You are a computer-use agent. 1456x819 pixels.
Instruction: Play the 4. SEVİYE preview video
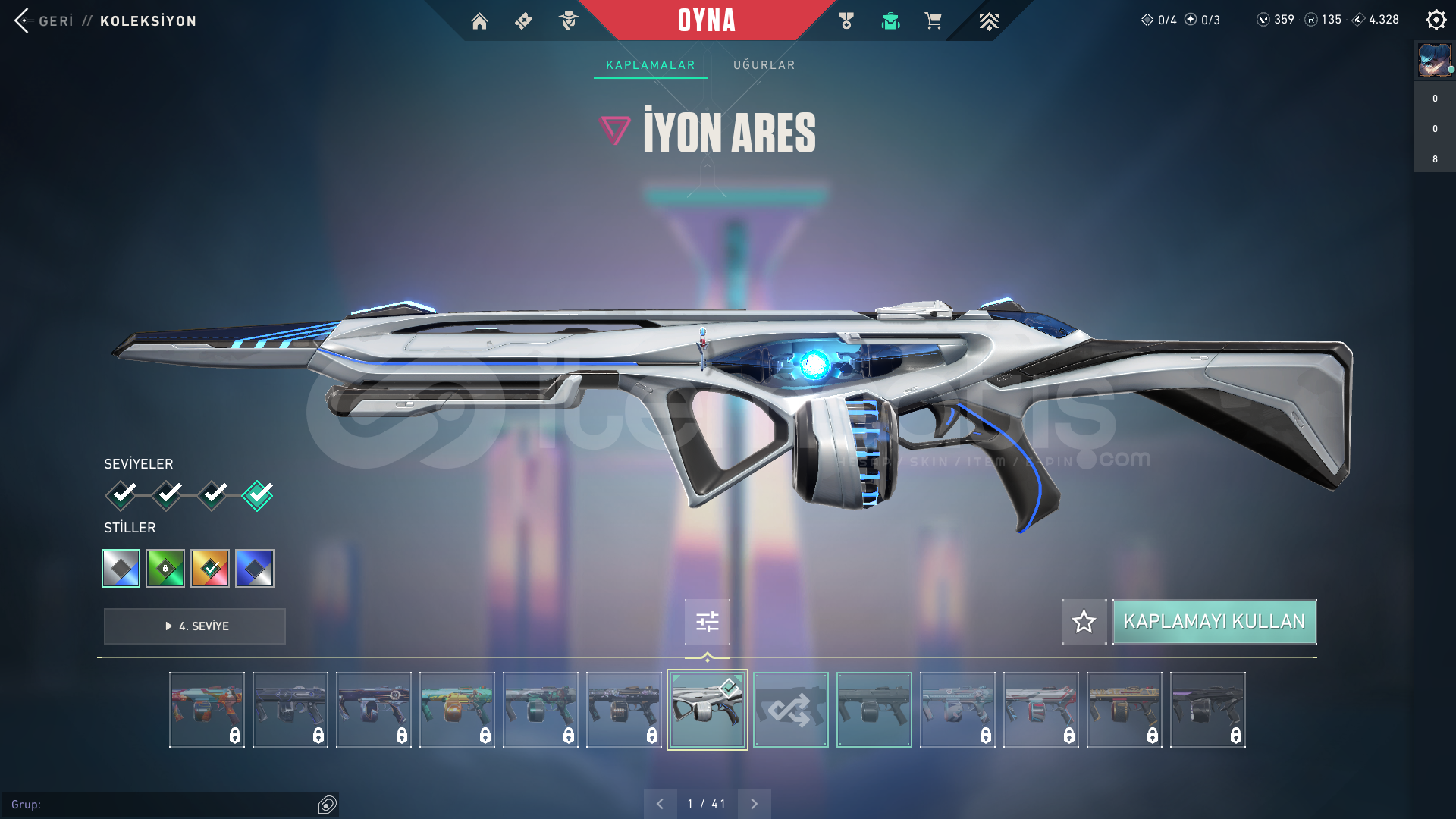point(195,626)
